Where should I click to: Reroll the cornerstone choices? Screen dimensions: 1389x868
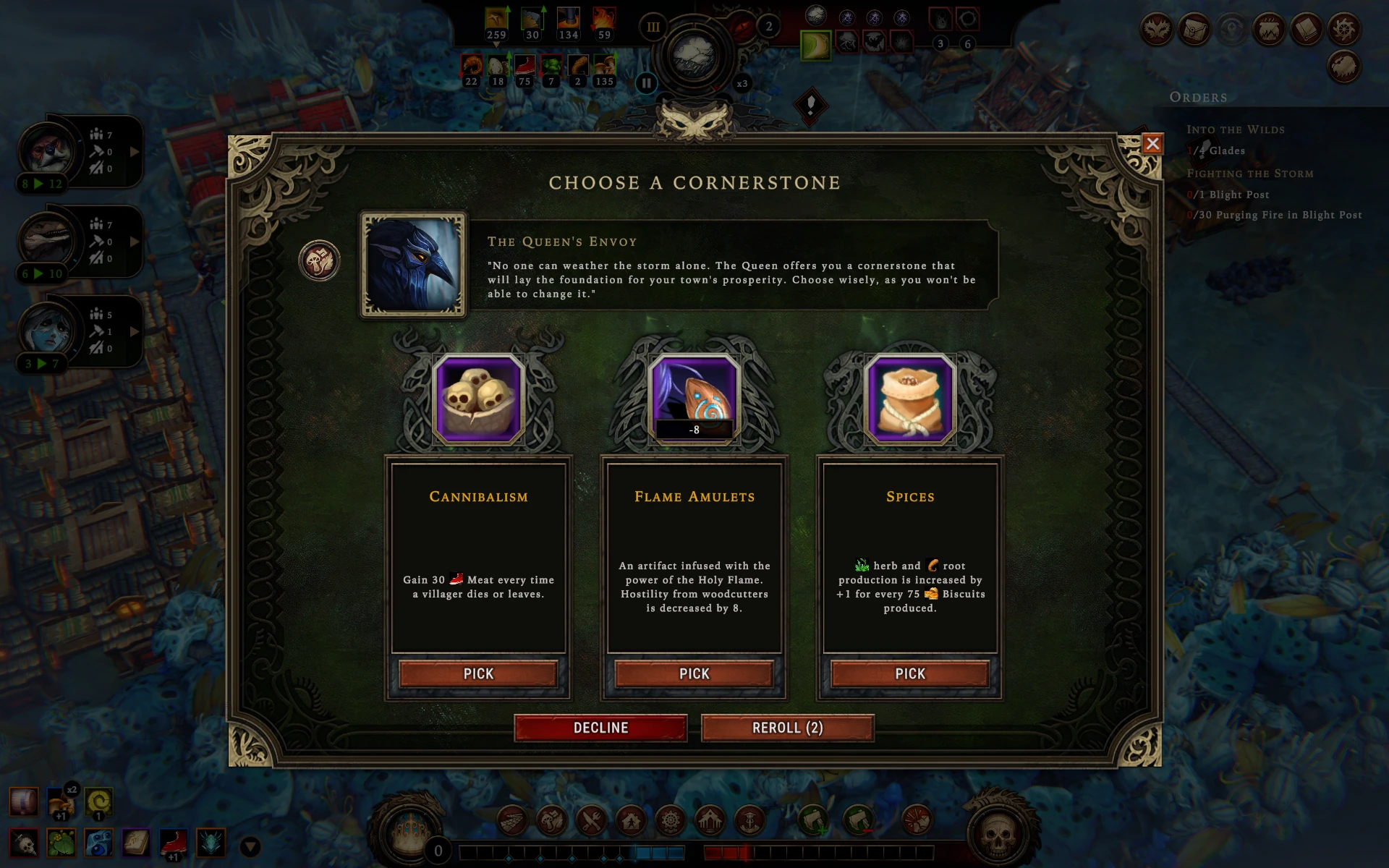point(787,728)
